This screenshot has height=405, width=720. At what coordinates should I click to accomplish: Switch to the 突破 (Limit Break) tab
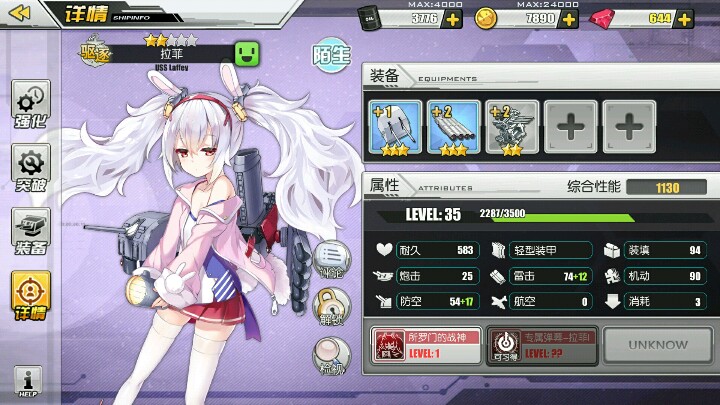(x=31, y=169)
